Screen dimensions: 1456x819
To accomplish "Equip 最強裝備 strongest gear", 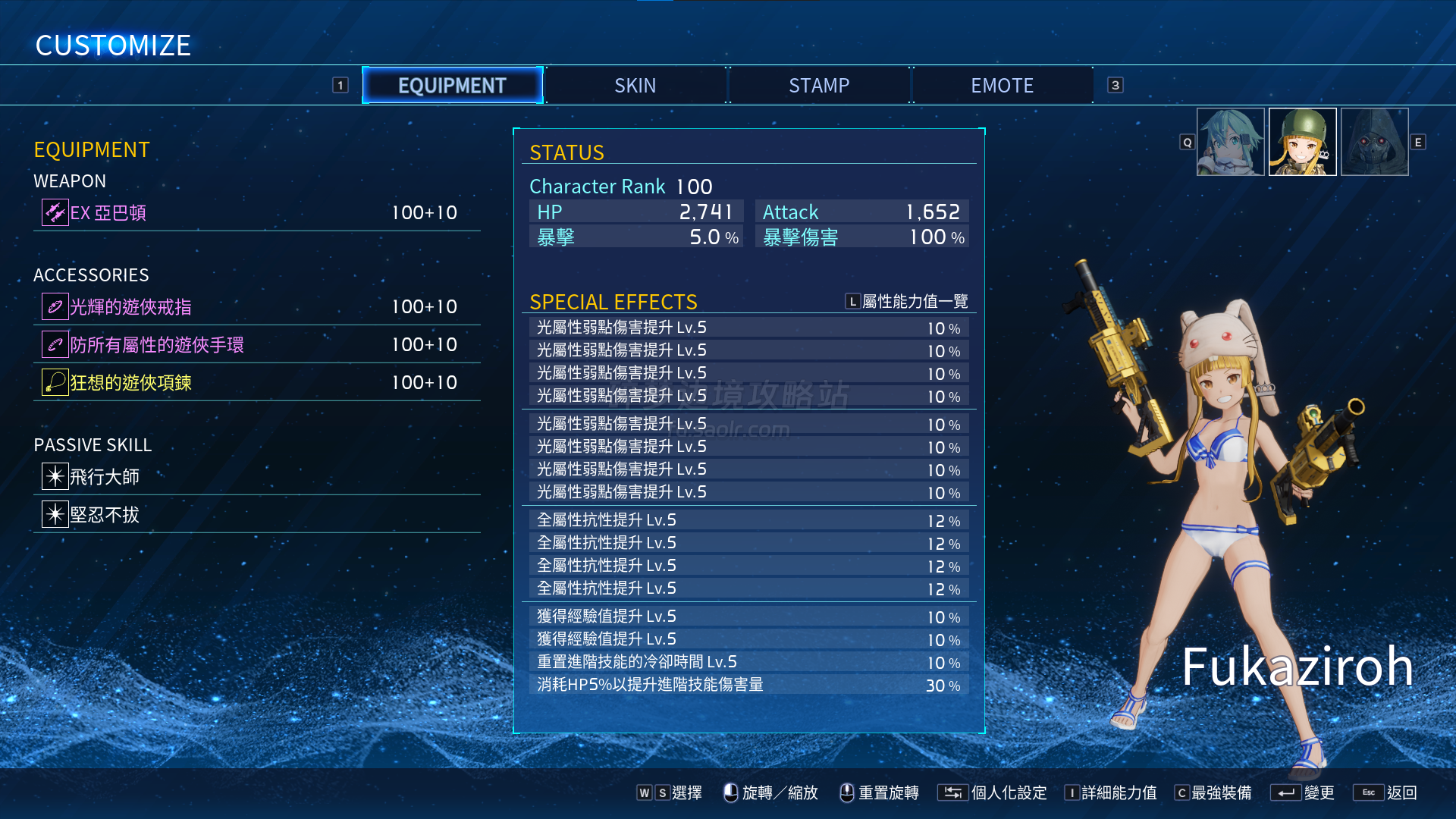I will pyautogui.click(x=1213, y=792).
